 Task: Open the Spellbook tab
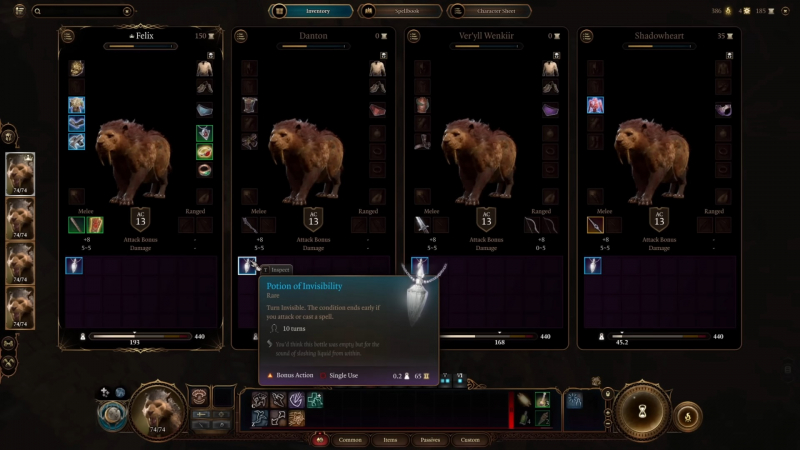397,11
